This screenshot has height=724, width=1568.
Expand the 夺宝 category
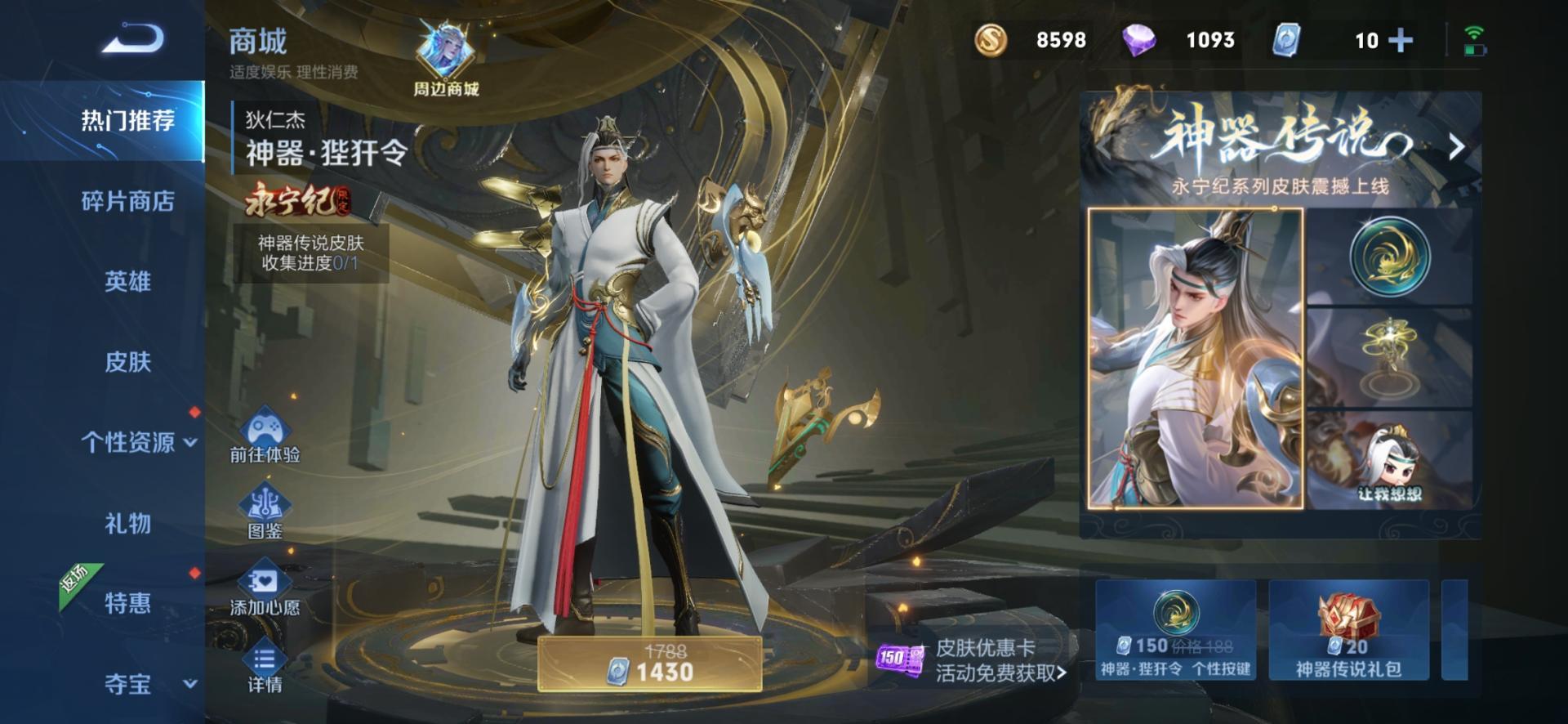click(x=137, y=684)
